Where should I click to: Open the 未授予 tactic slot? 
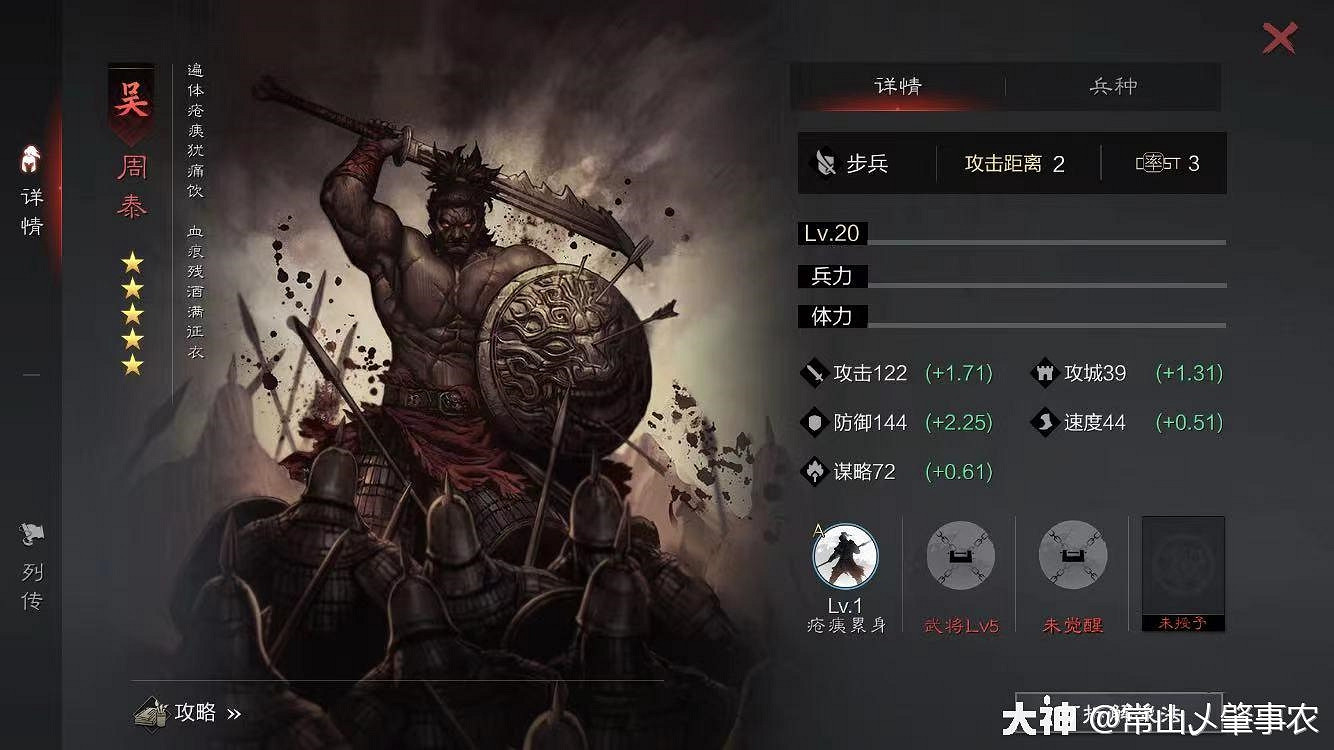click(1182, 570)
